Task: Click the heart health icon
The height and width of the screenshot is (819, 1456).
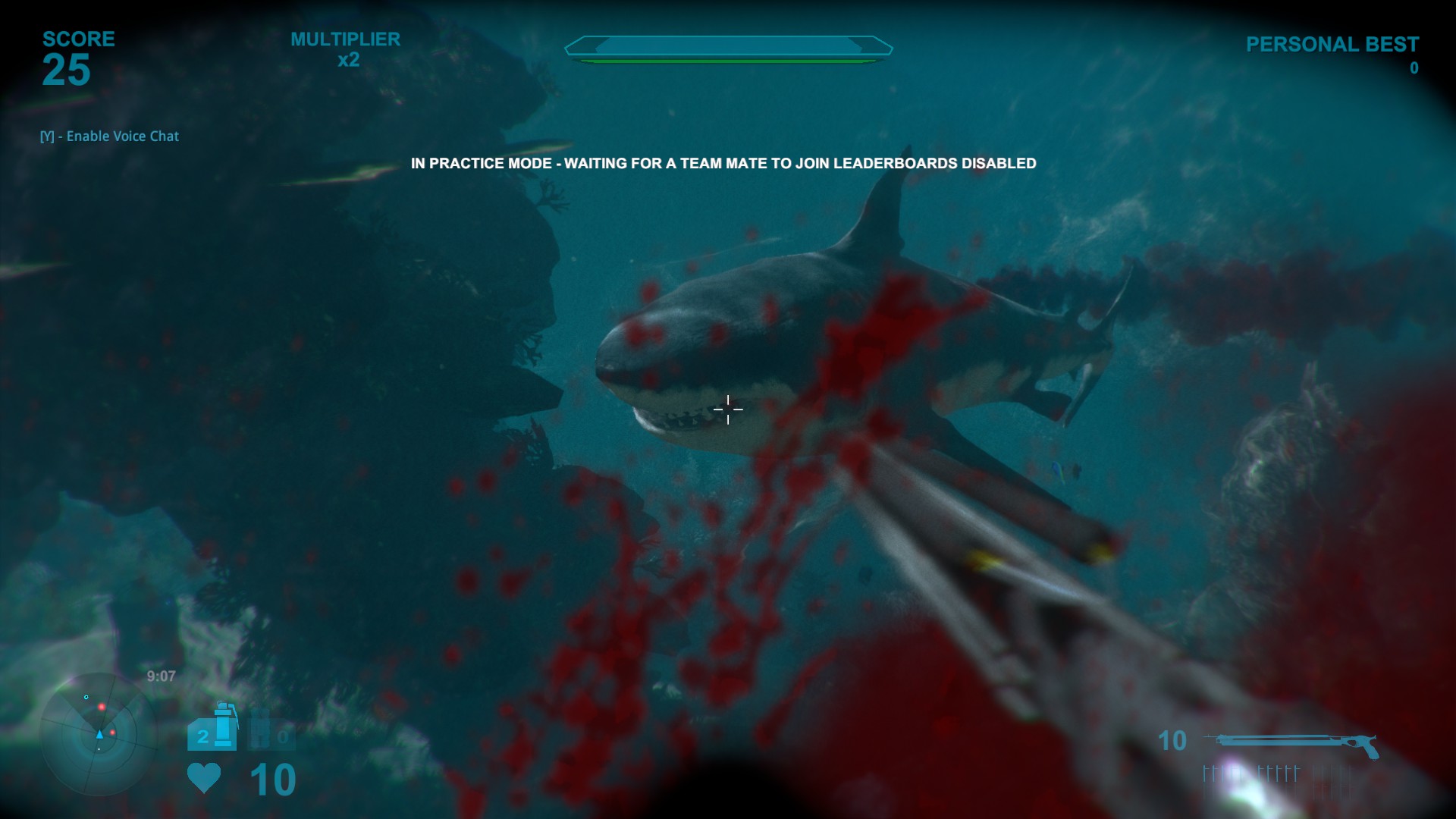Action: 203,777
